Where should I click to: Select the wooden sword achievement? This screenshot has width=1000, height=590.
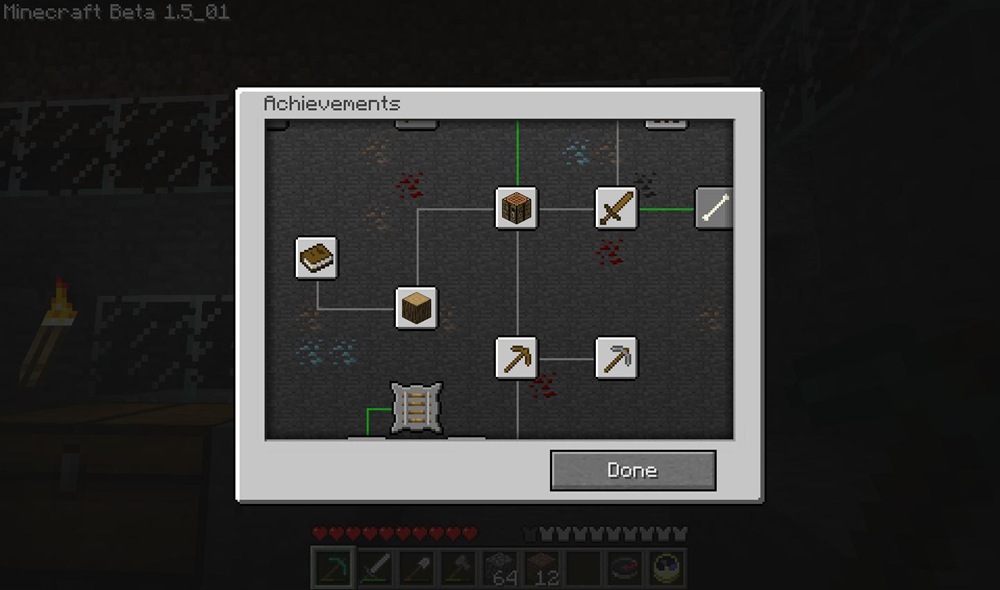[616, 208]
